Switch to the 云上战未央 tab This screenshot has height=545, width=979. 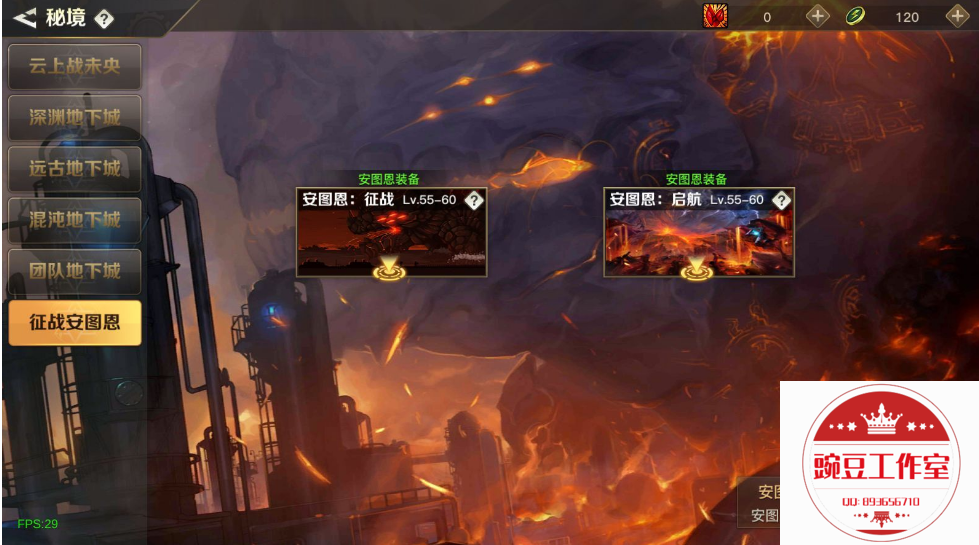tap(75, 67)
